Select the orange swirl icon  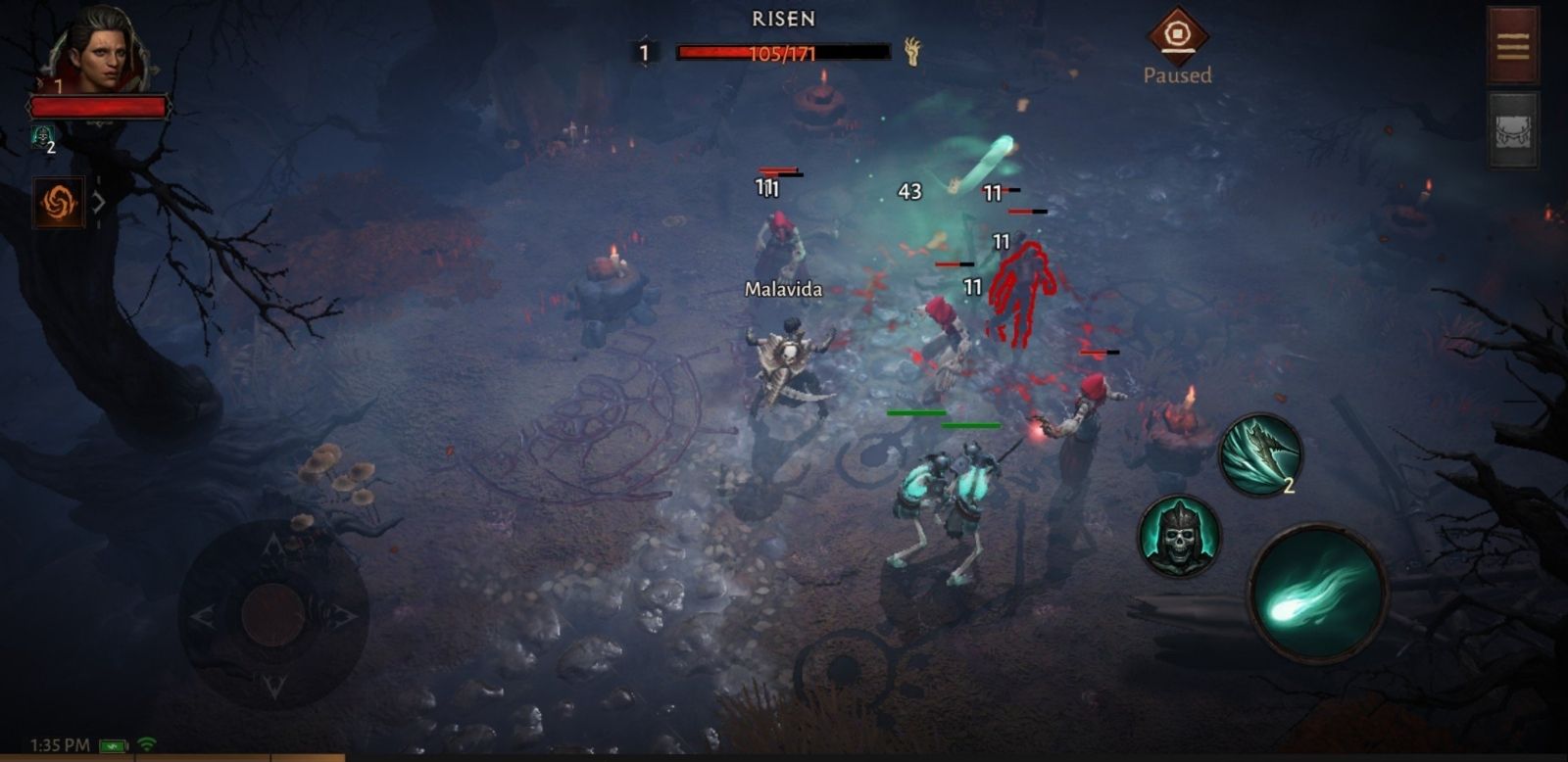click(58, 202)
